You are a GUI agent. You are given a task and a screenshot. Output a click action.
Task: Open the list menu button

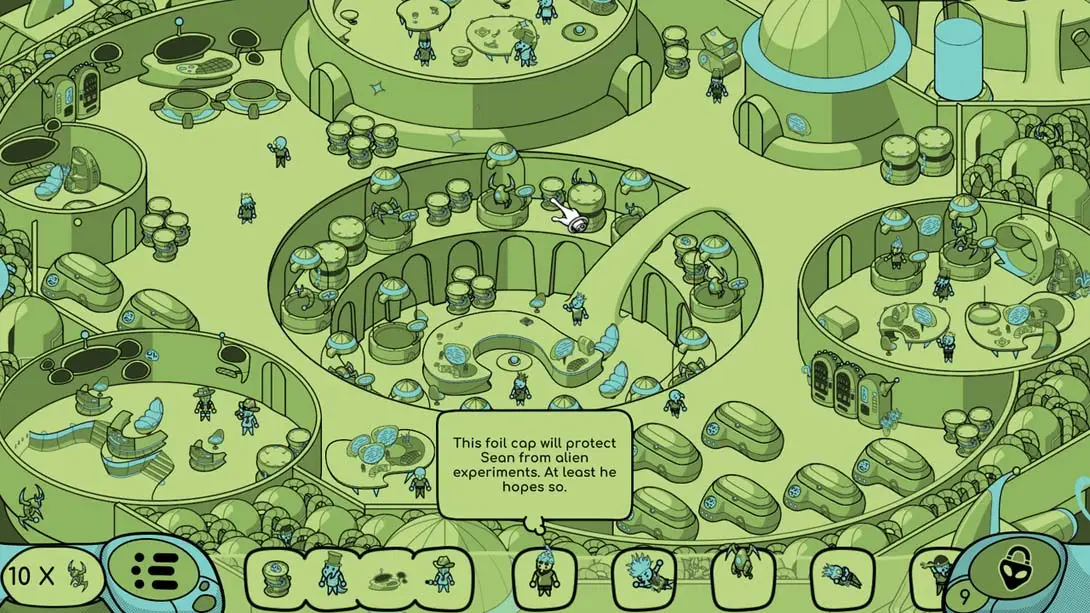pos(153,574)
